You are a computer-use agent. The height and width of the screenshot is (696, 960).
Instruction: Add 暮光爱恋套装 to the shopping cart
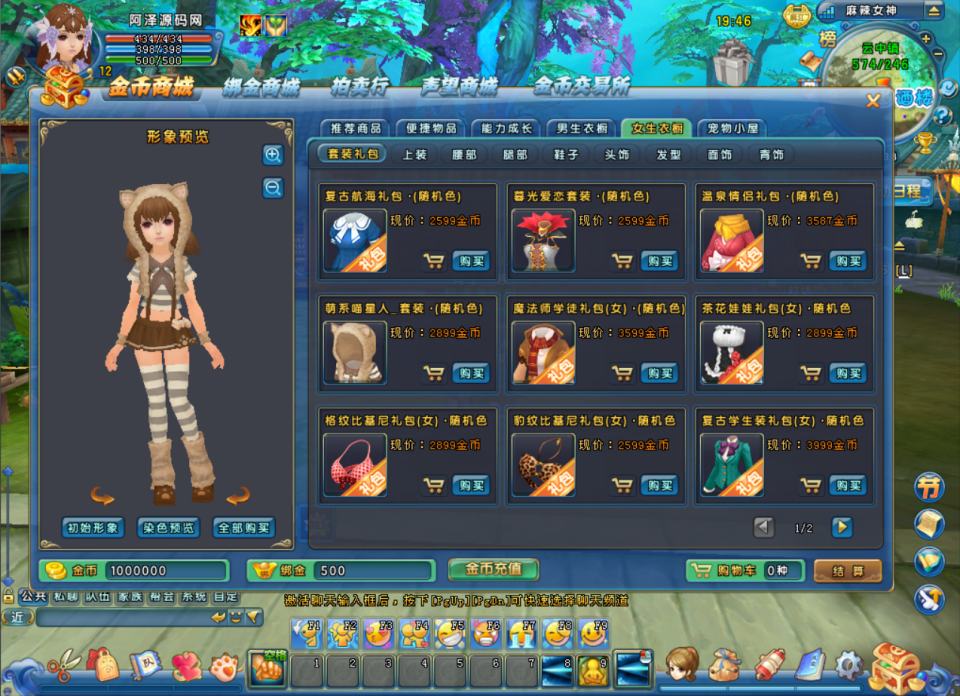623,261
